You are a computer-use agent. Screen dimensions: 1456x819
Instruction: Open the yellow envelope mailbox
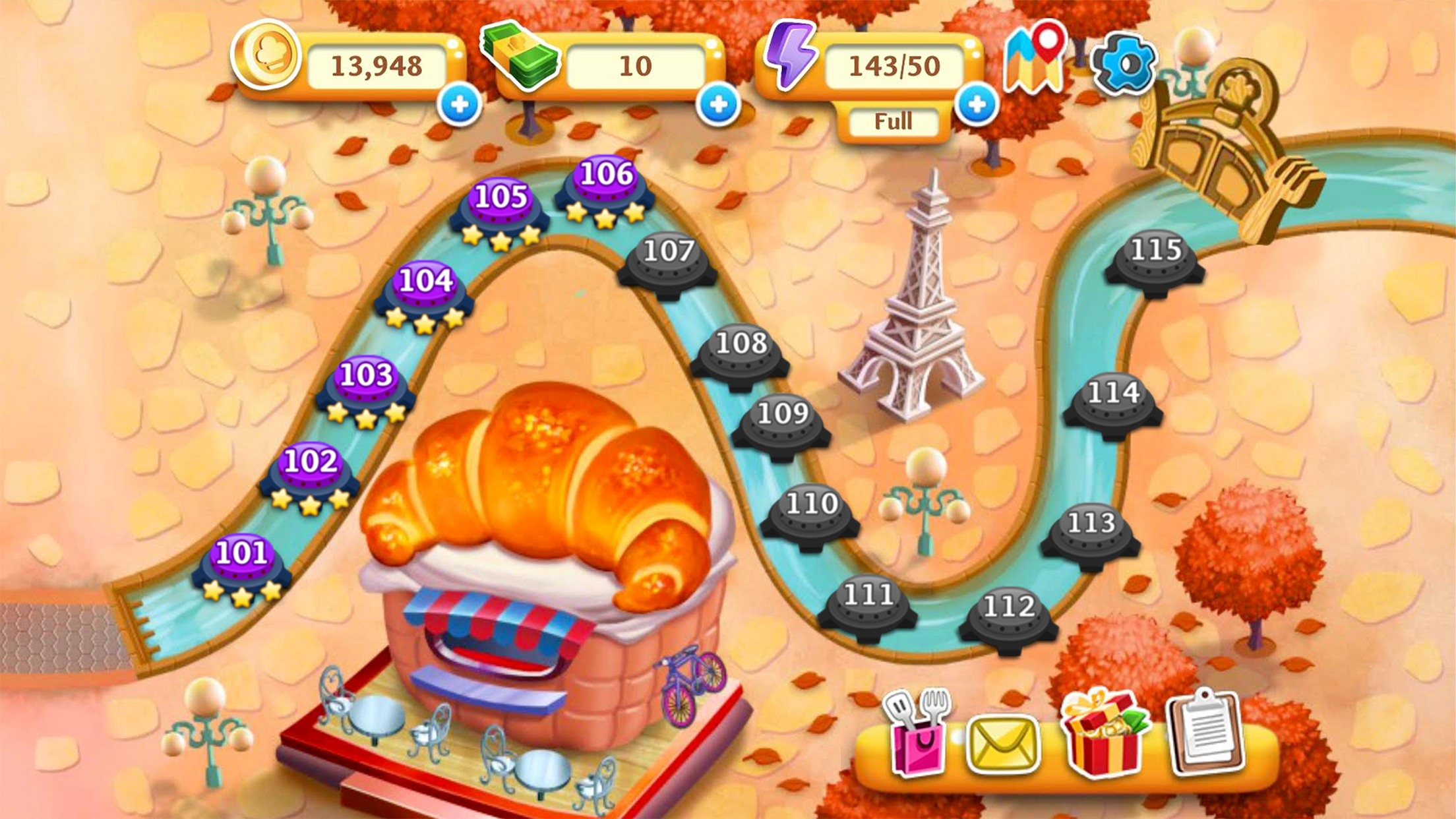click(x=1003, y=745)
